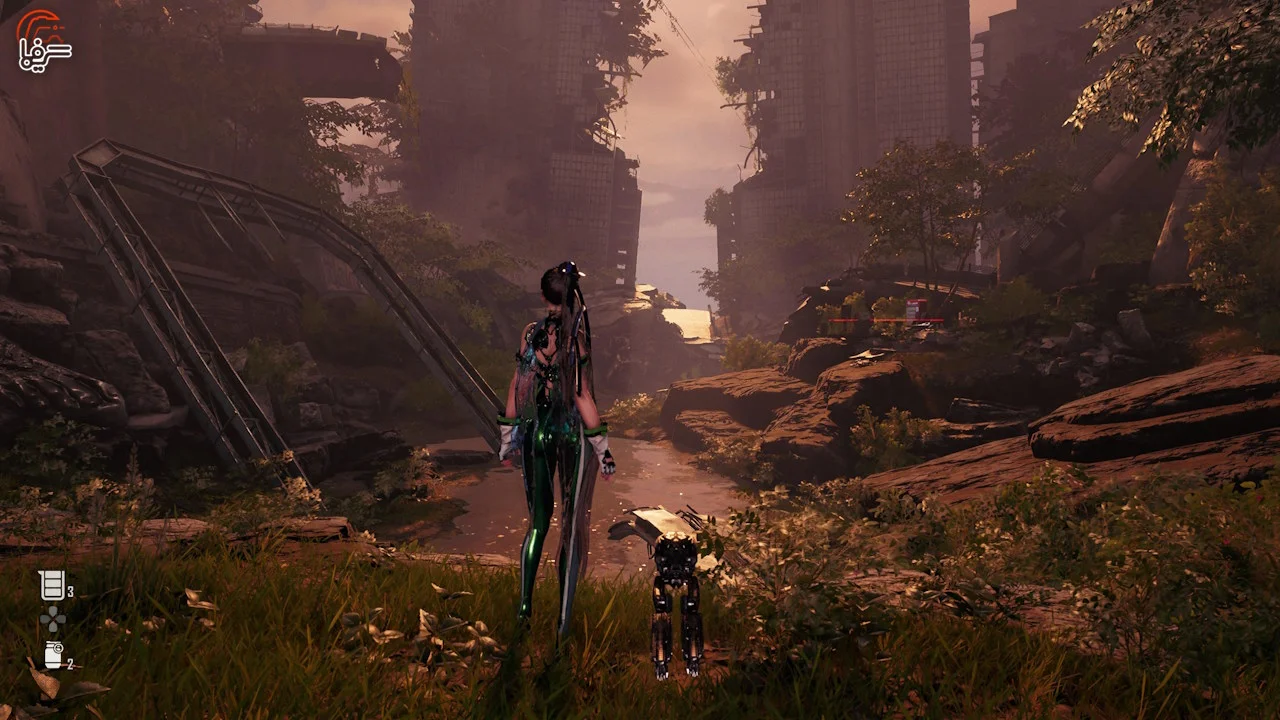Screen dimensions: 1280x720
Task: Click the orange watermark logo overlay
Action: point(43,40)
